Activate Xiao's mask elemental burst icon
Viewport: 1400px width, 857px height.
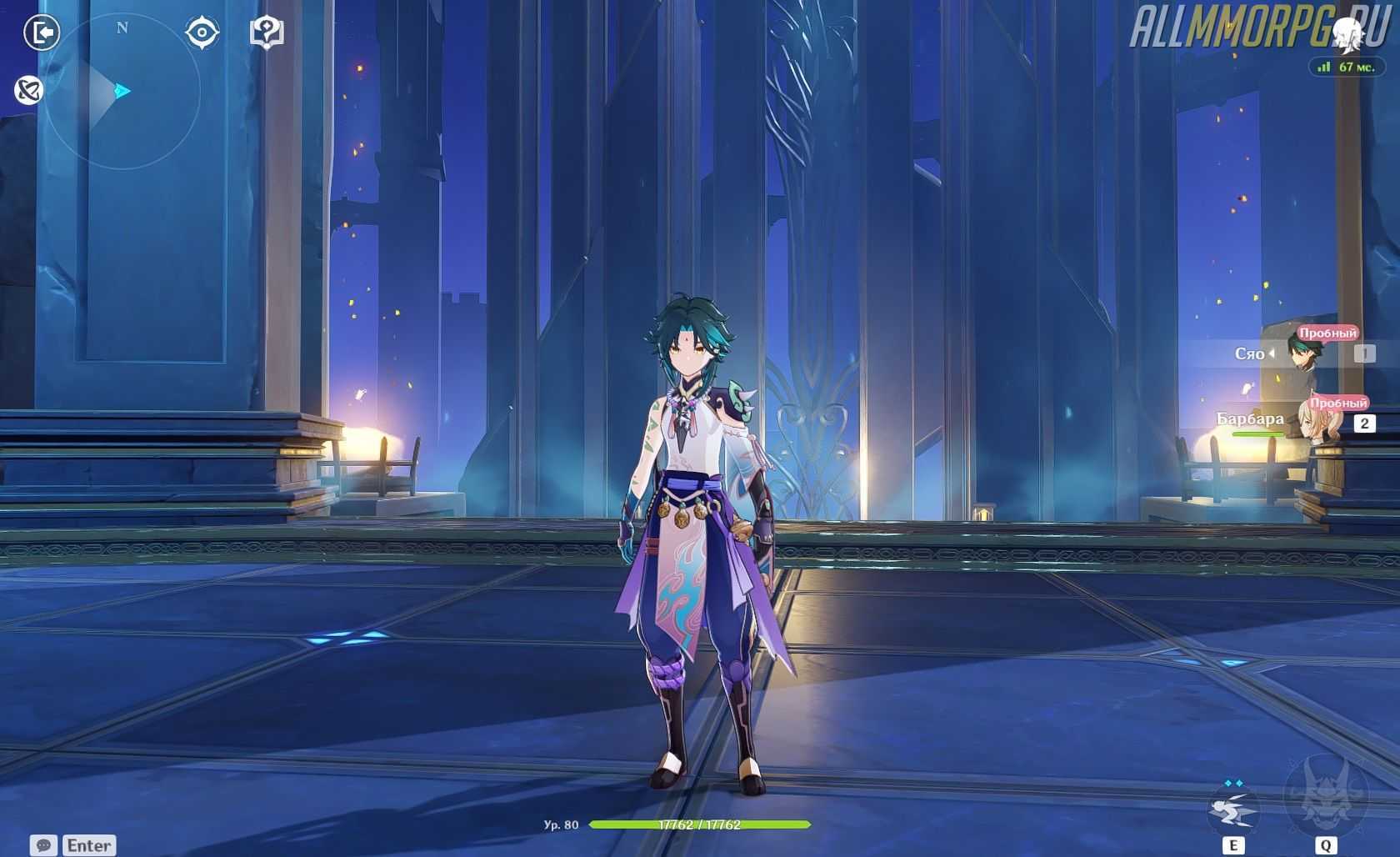coord(1324,796)
